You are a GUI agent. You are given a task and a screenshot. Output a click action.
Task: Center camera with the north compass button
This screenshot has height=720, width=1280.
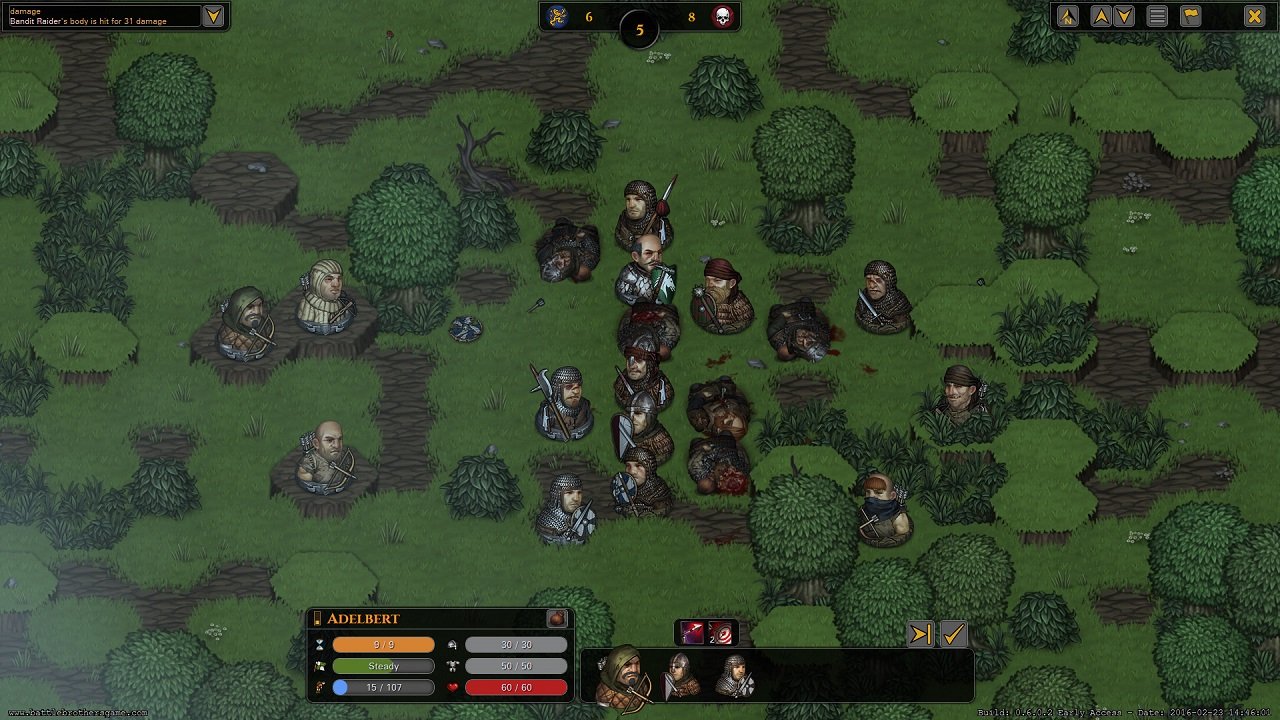click(x=1068, y=15)
